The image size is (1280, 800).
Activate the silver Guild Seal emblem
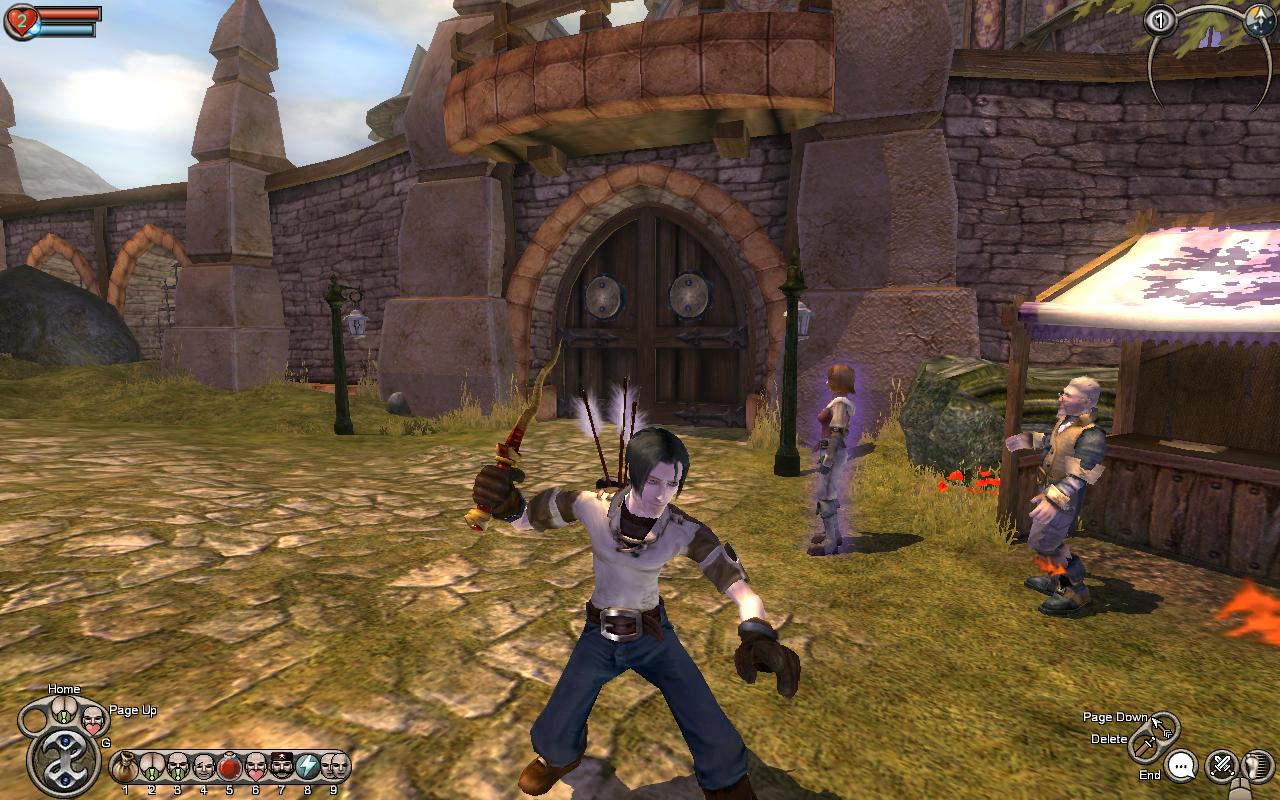coord(63,760)
